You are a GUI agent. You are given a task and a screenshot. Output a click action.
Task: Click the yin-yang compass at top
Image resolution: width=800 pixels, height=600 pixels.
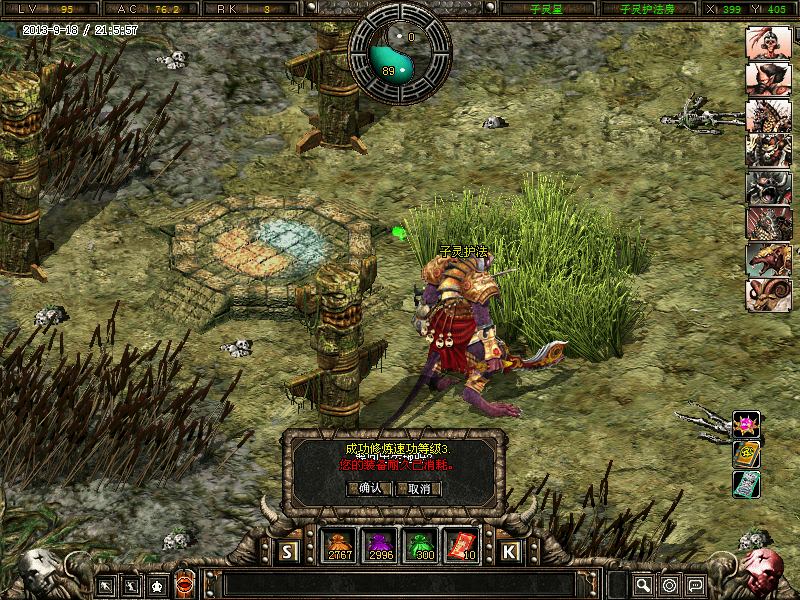point(400,54)
